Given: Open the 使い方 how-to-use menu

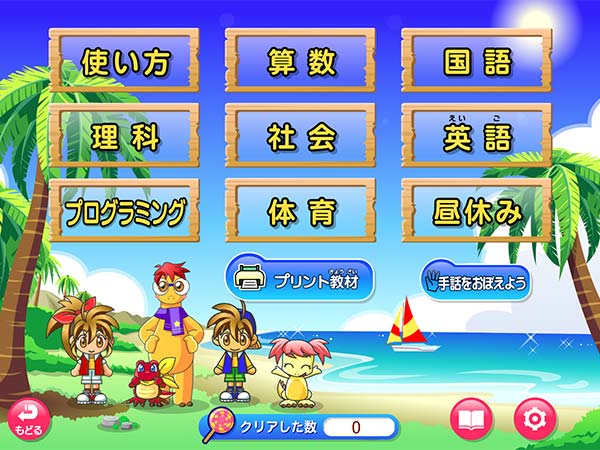Looking at the screenshot, I should 124,62.
